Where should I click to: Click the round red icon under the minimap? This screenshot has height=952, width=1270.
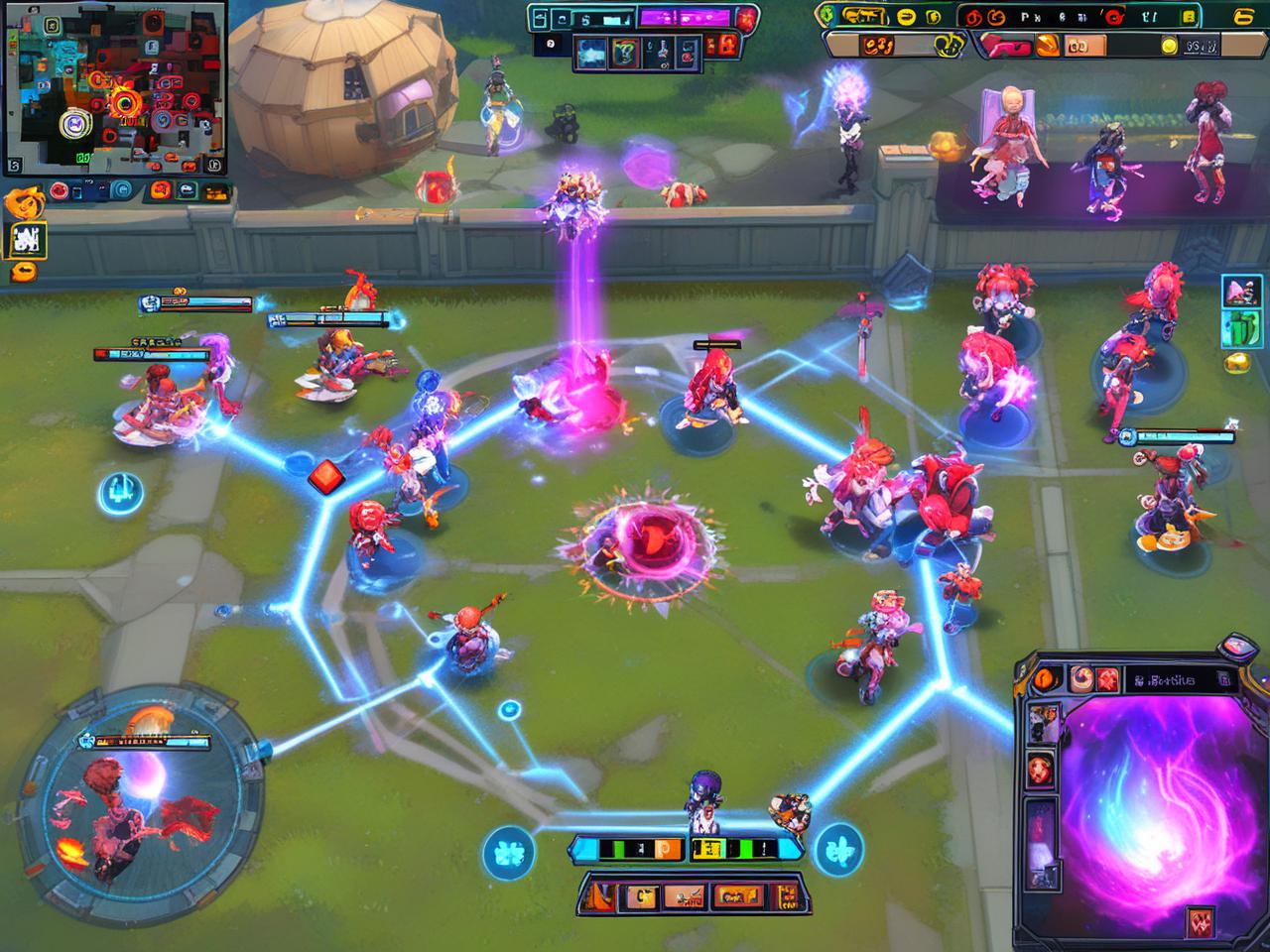coord(59,190)
